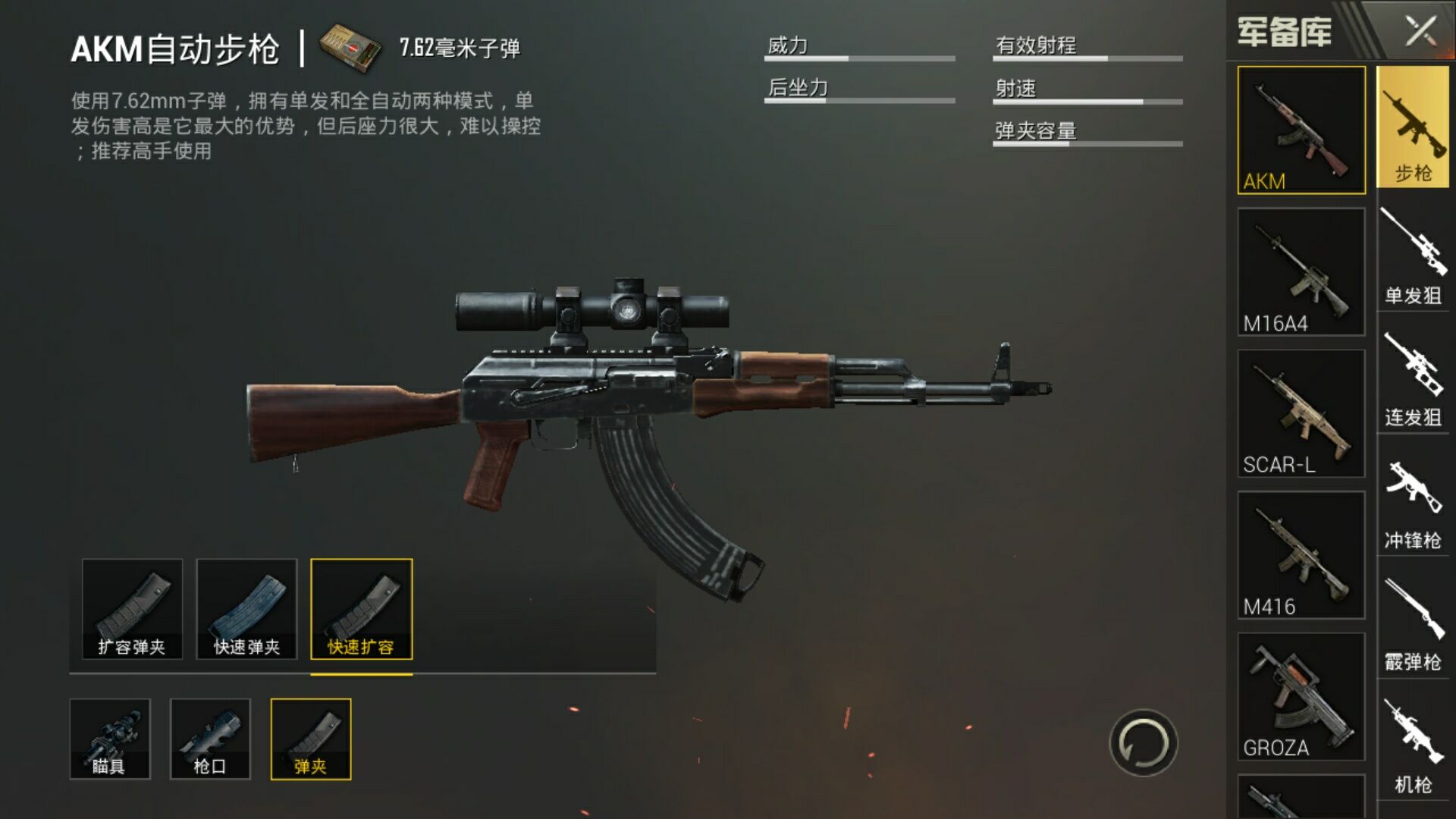Show the 连发狙 category
1456x819 pixels.
(x=1413, y=381)
